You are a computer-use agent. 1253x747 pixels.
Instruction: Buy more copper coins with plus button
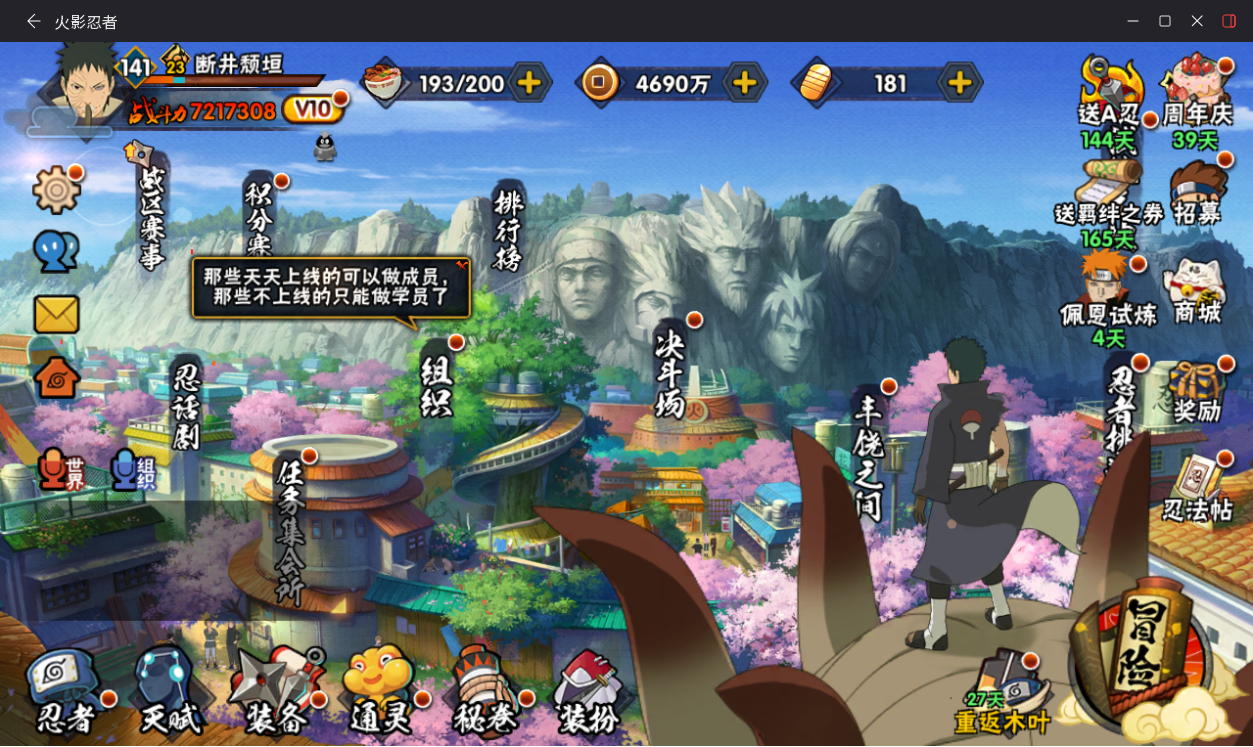[x=744, y=83]
